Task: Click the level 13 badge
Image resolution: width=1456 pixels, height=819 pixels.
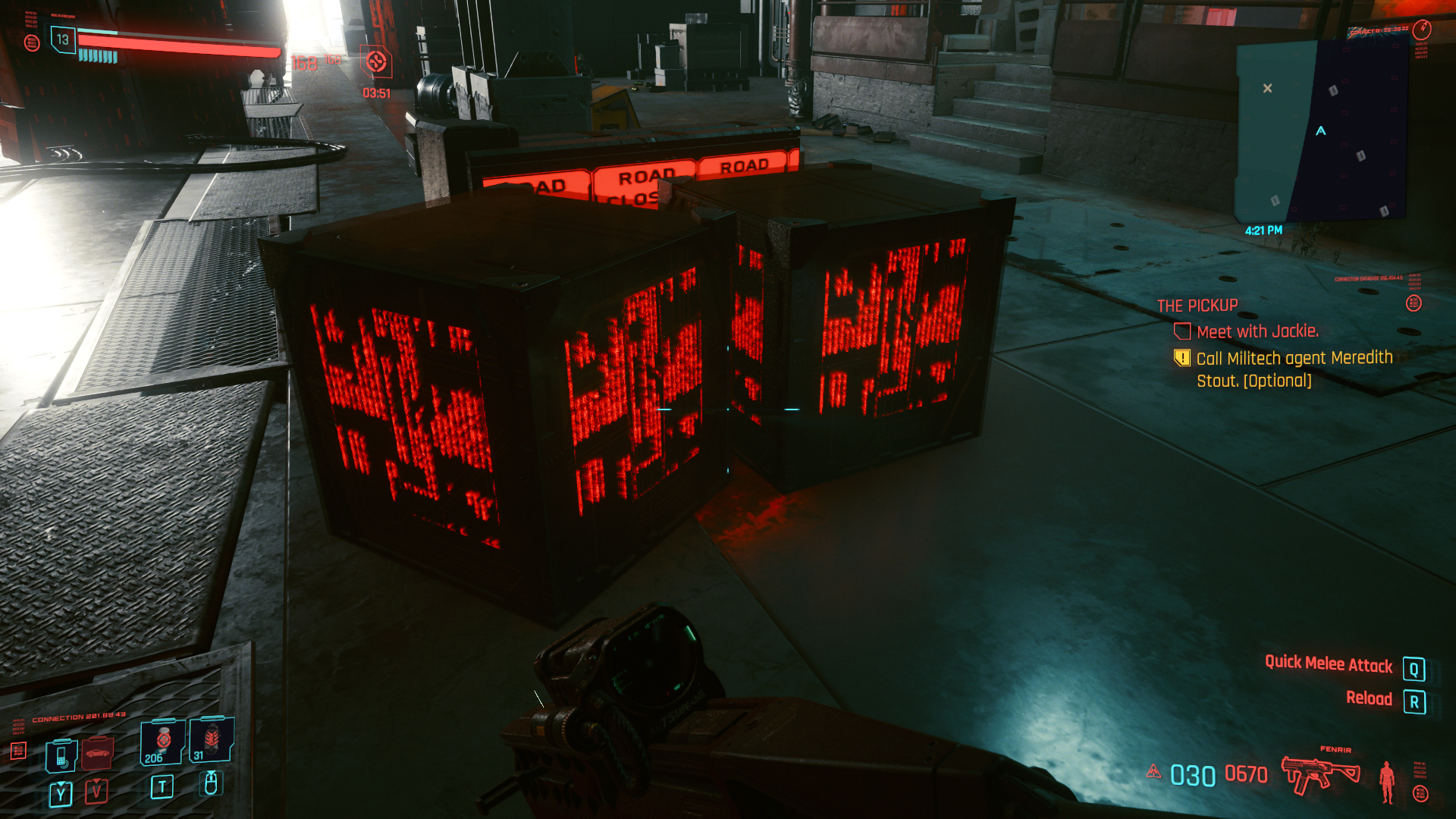Action: (62, 40)
